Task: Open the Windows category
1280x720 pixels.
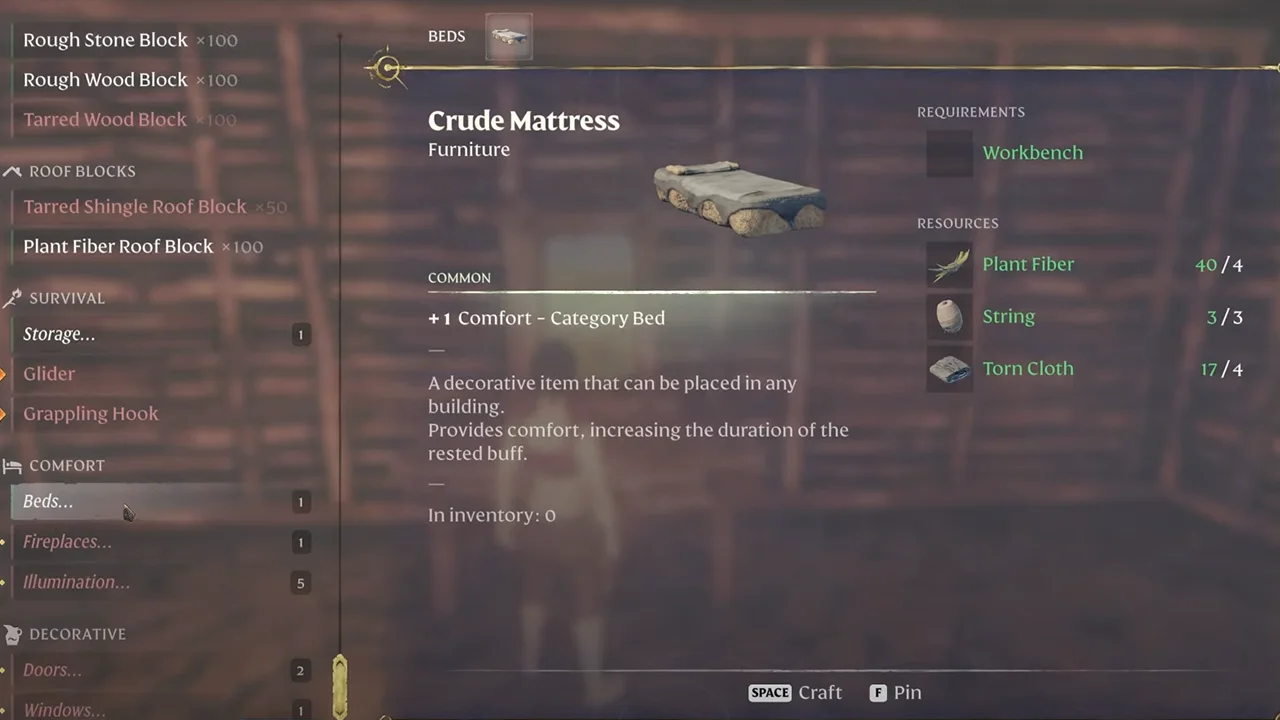Action: (64, 709)
